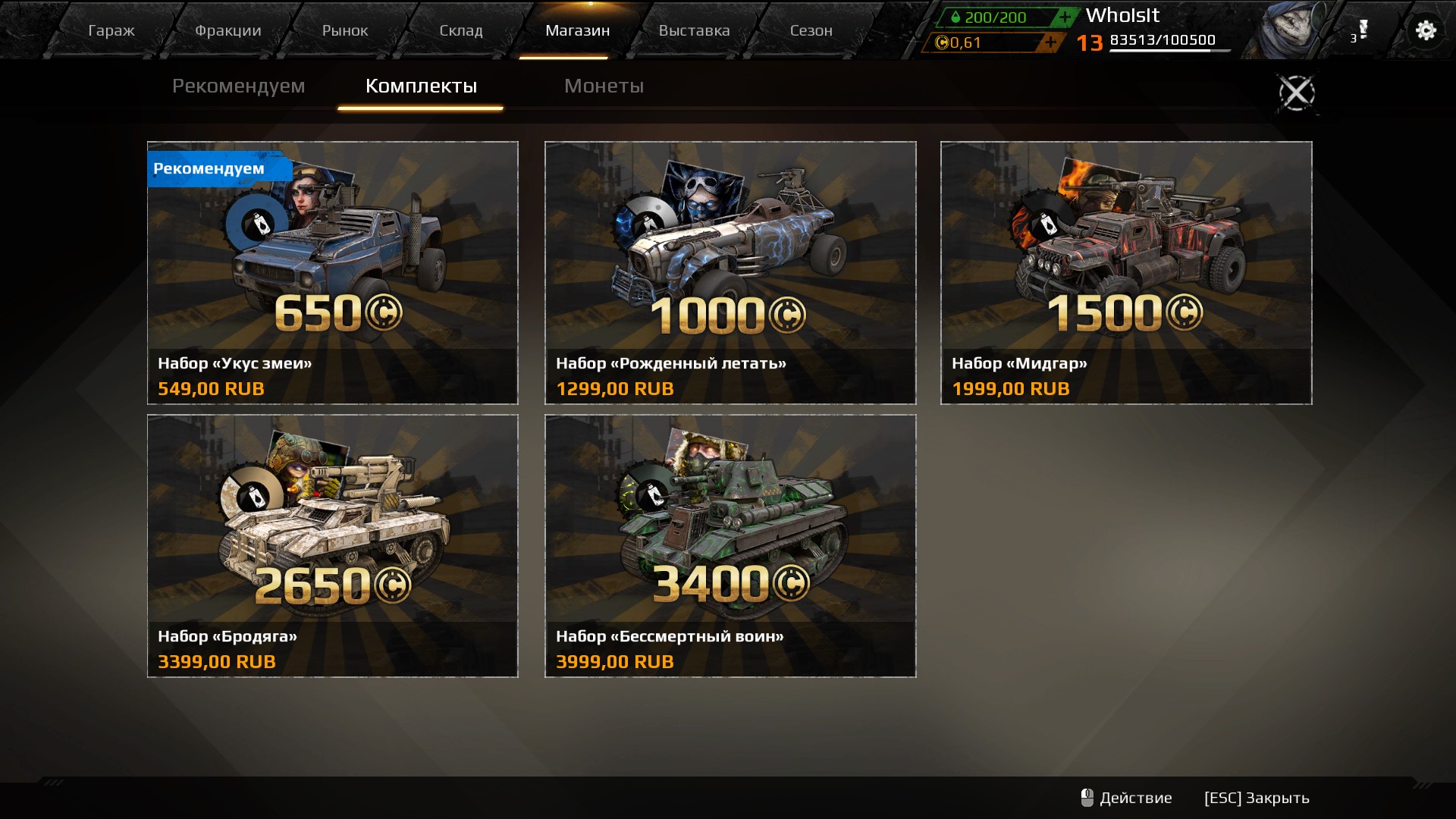Open the gear settings menu
This screenshot has width=1456, height=819.
coord(1426,30)
